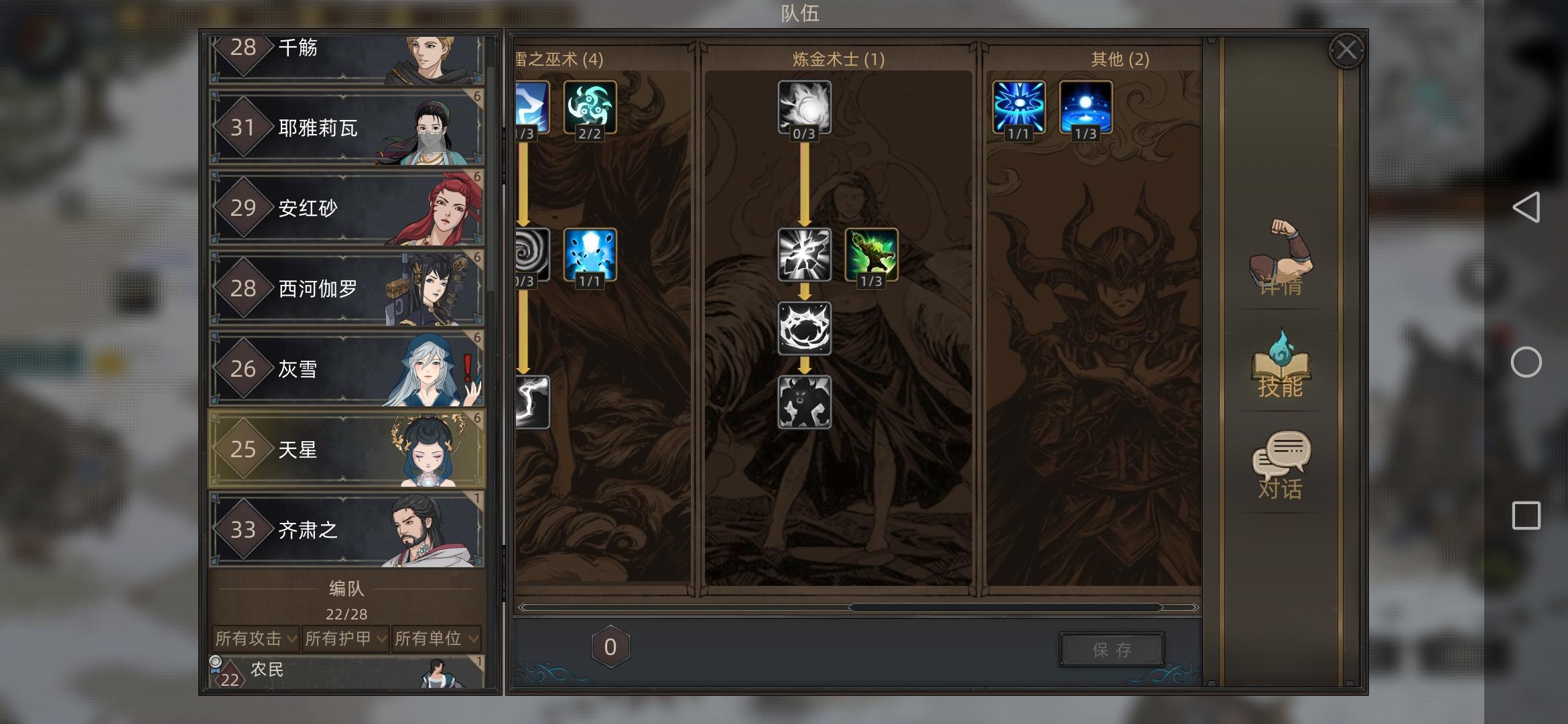Select the blue vortex skill (1/1) under 其他

pos(1018,107)
